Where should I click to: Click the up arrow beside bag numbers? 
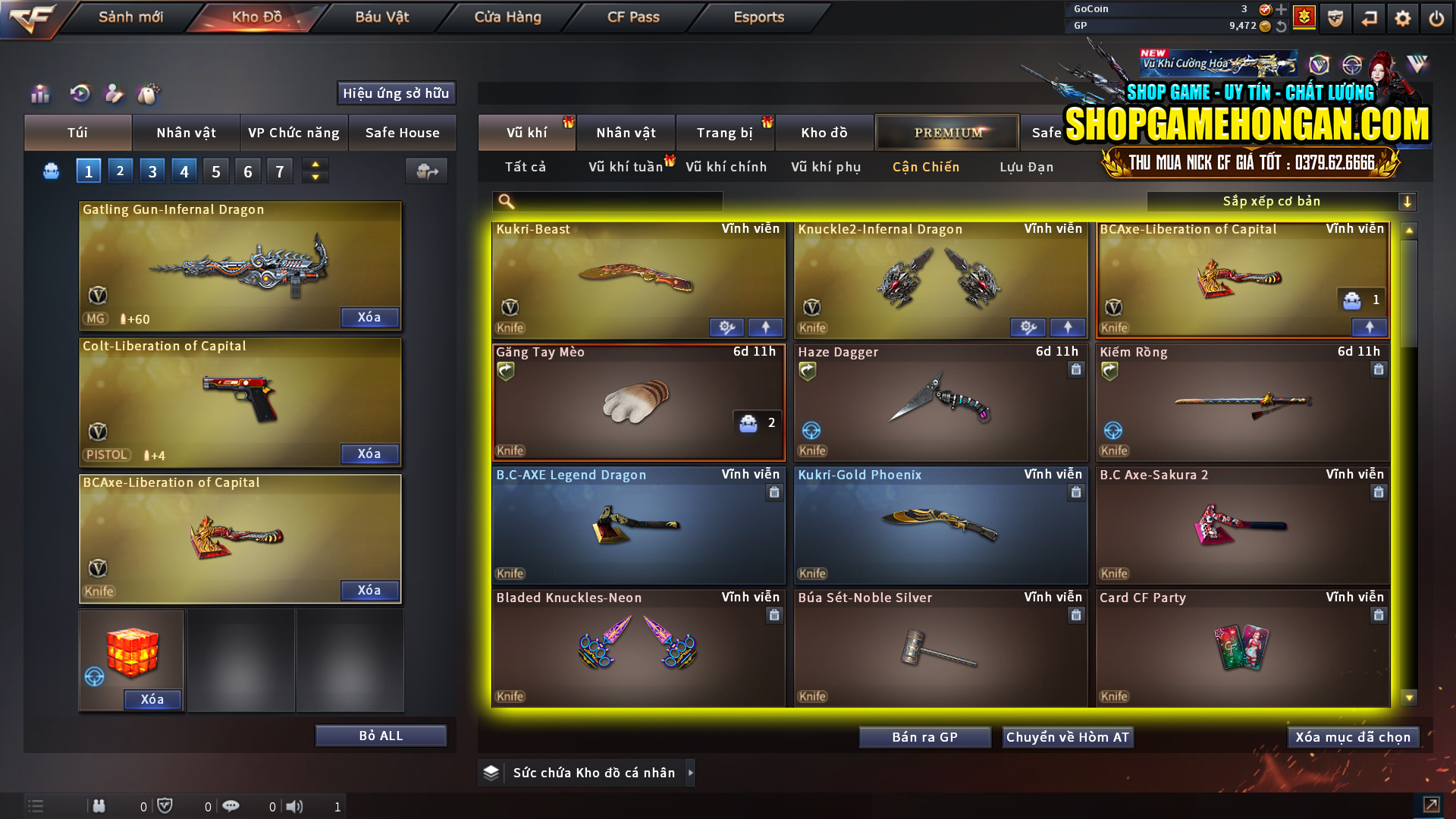pos(315,165)
